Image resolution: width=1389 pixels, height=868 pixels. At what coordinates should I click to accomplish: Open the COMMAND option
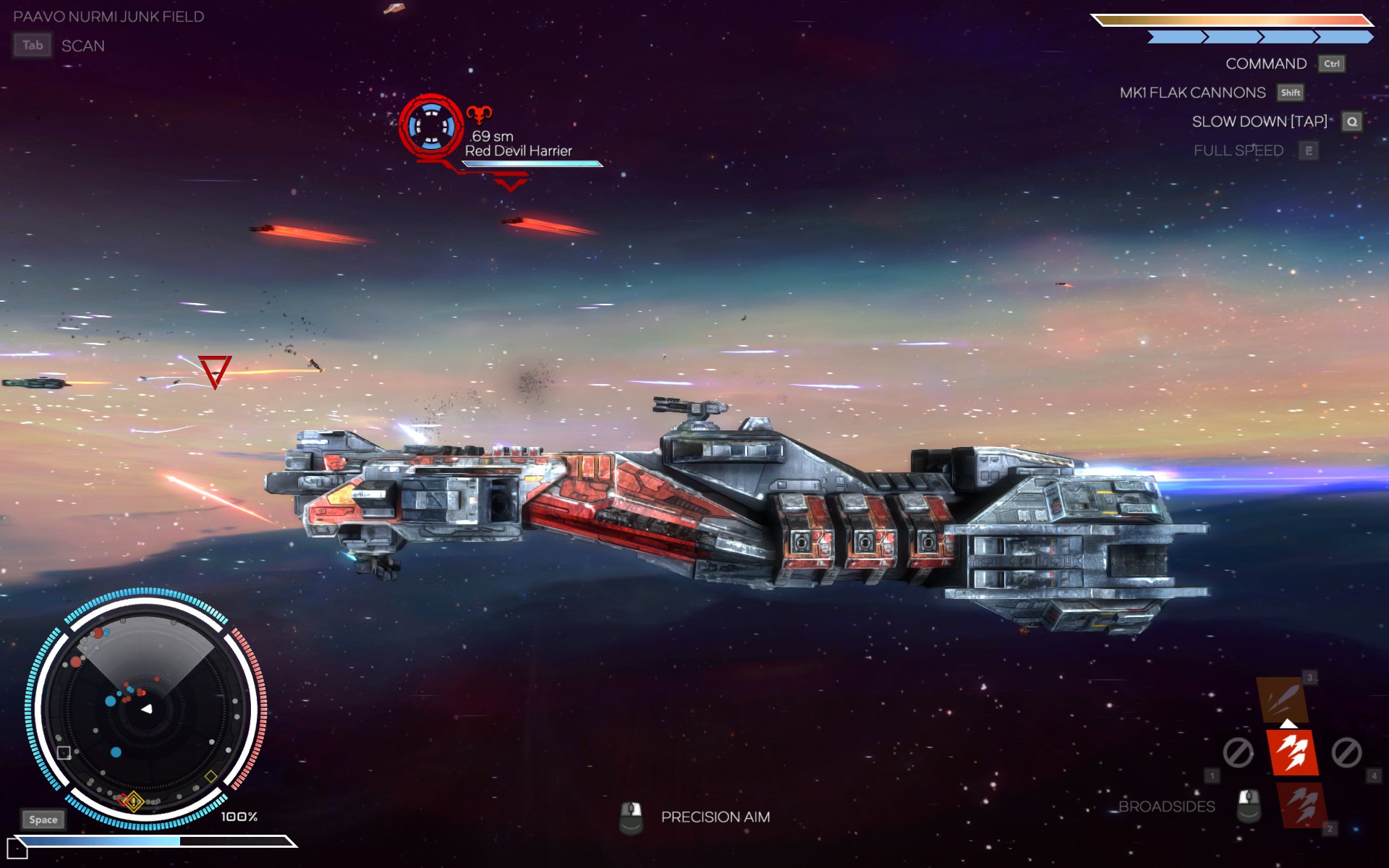coord(1265,64)
